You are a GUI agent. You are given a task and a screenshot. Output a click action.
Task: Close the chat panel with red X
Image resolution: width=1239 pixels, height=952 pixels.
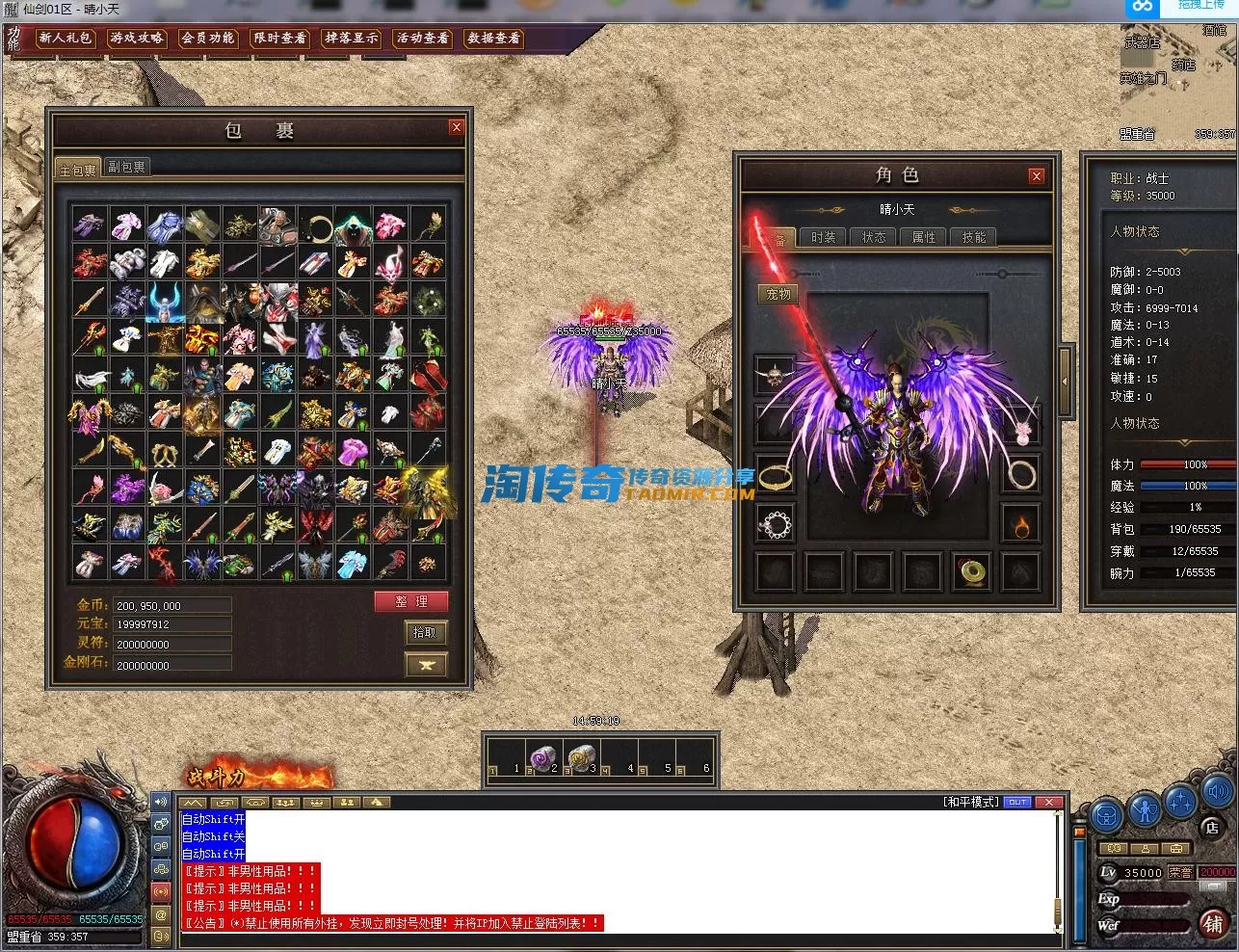(1049, 802)
